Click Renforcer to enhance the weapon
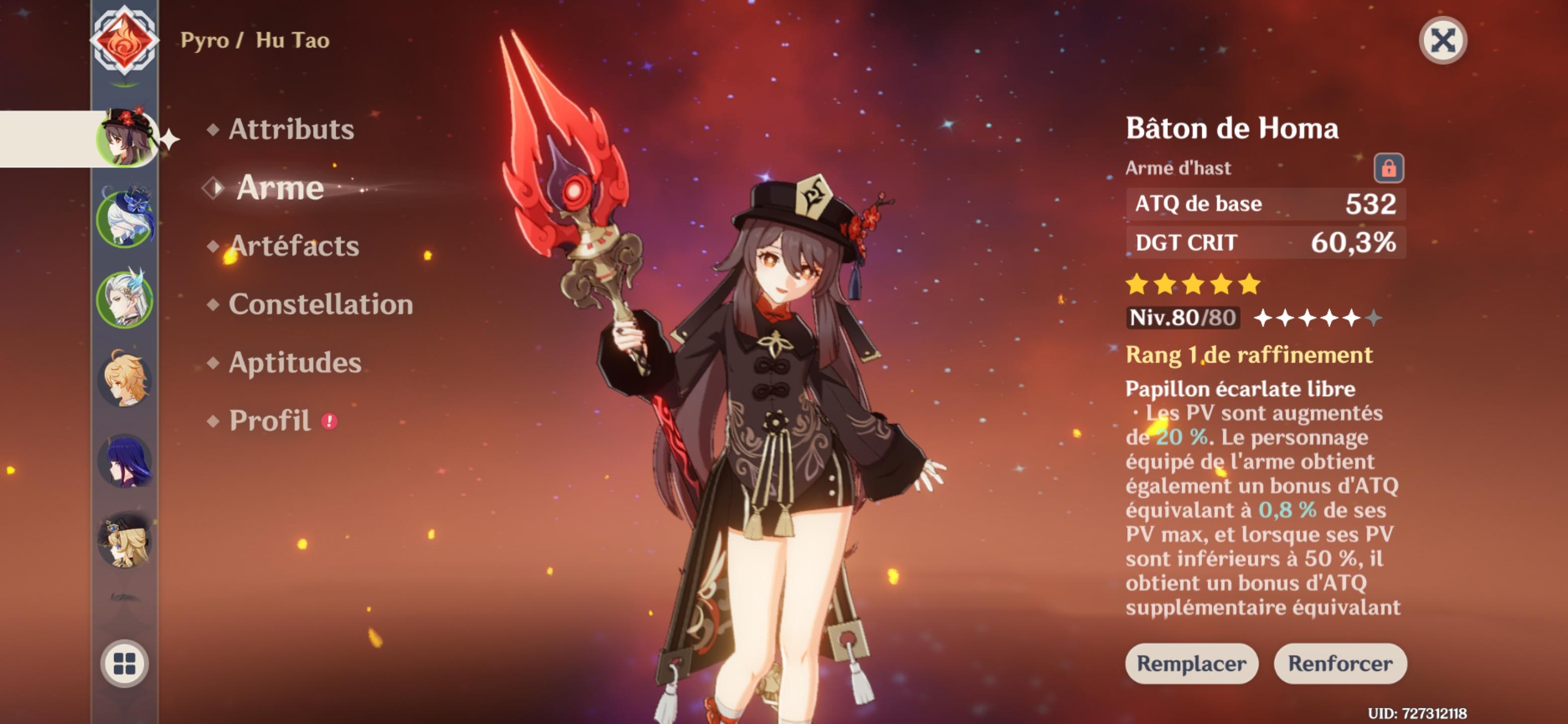 1340,663
